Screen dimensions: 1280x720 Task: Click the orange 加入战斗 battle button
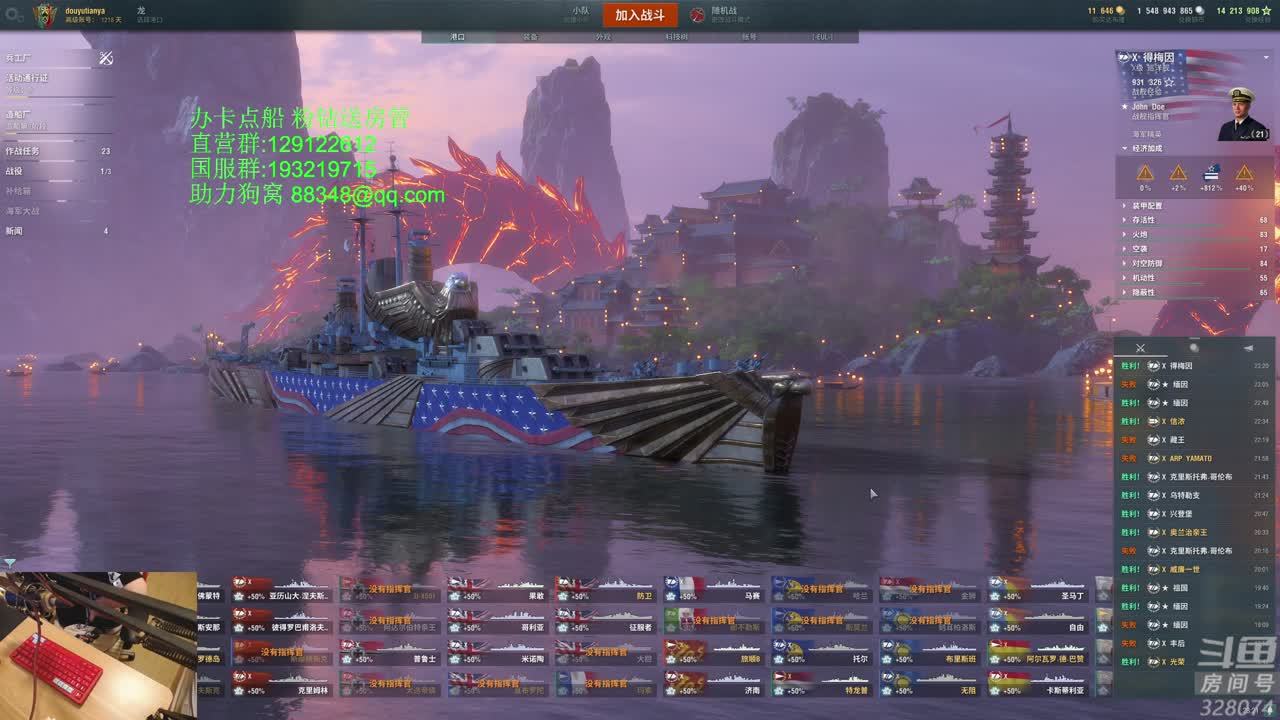640,15
